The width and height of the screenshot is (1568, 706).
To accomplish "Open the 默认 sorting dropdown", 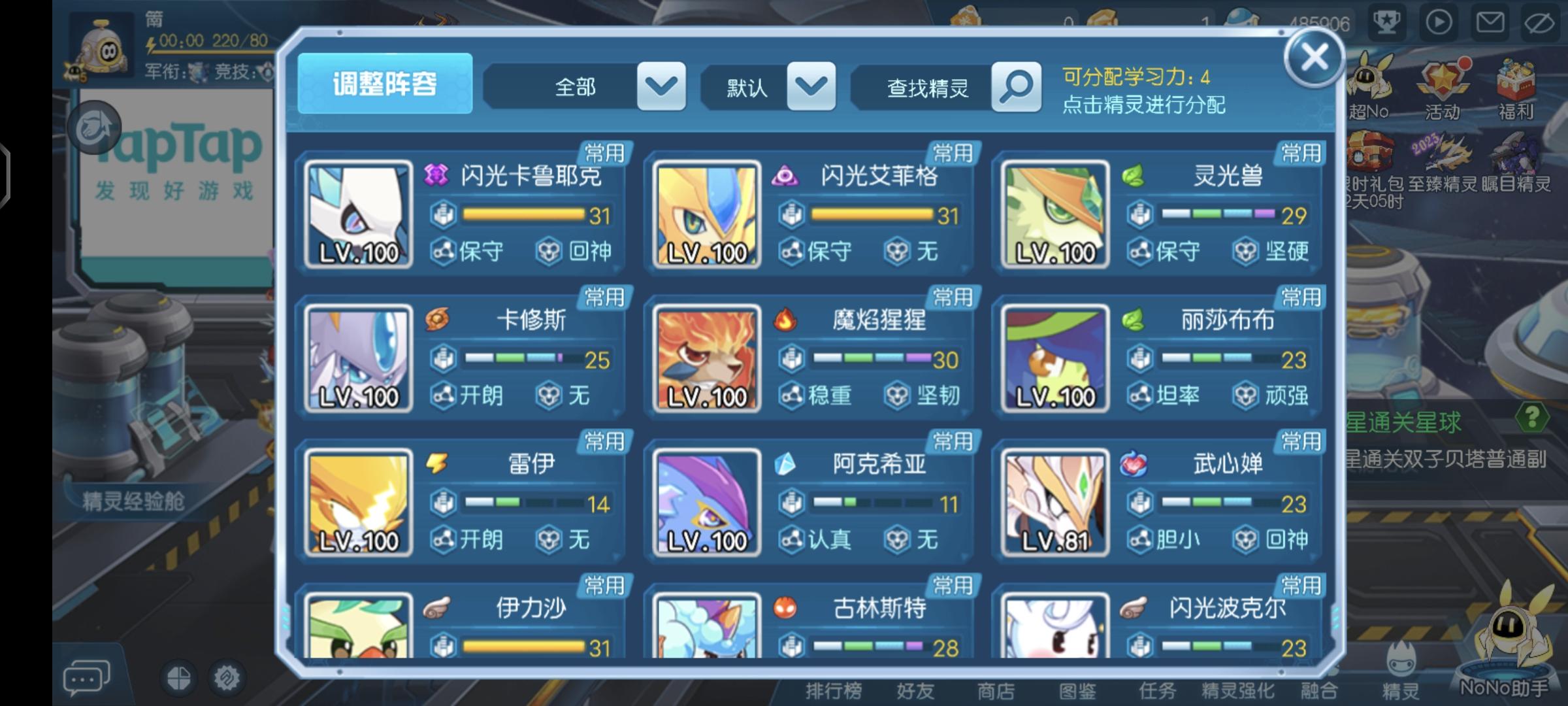I will click(x=810, y=86).
